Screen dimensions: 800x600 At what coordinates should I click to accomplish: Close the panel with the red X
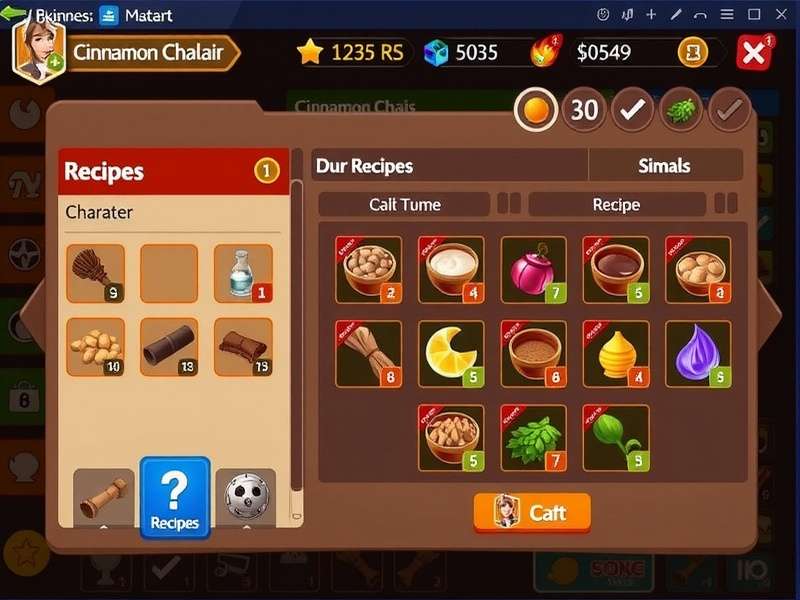[x=753, y=52]
